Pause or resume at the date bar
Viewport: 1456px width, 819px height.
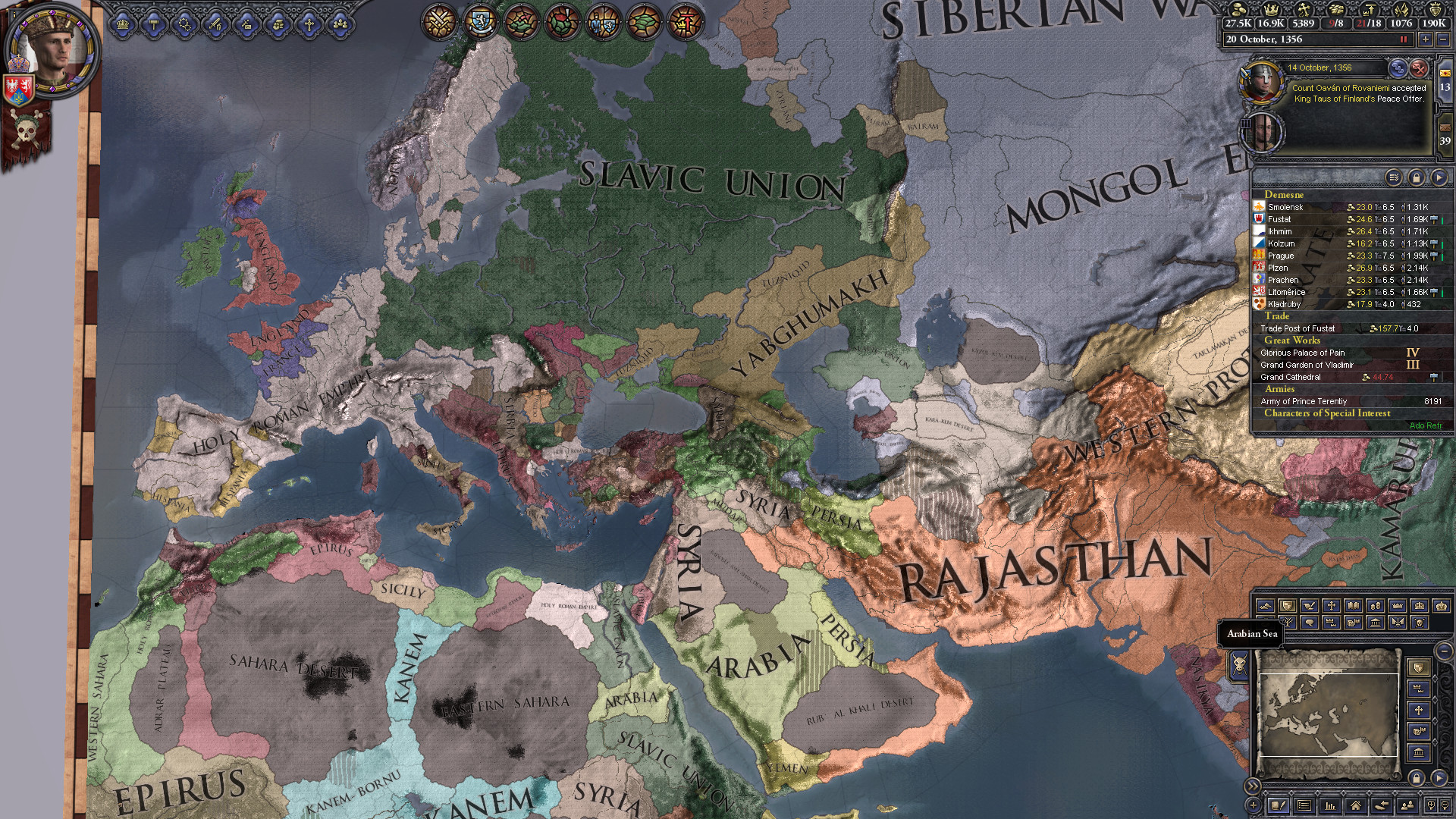1403,39
